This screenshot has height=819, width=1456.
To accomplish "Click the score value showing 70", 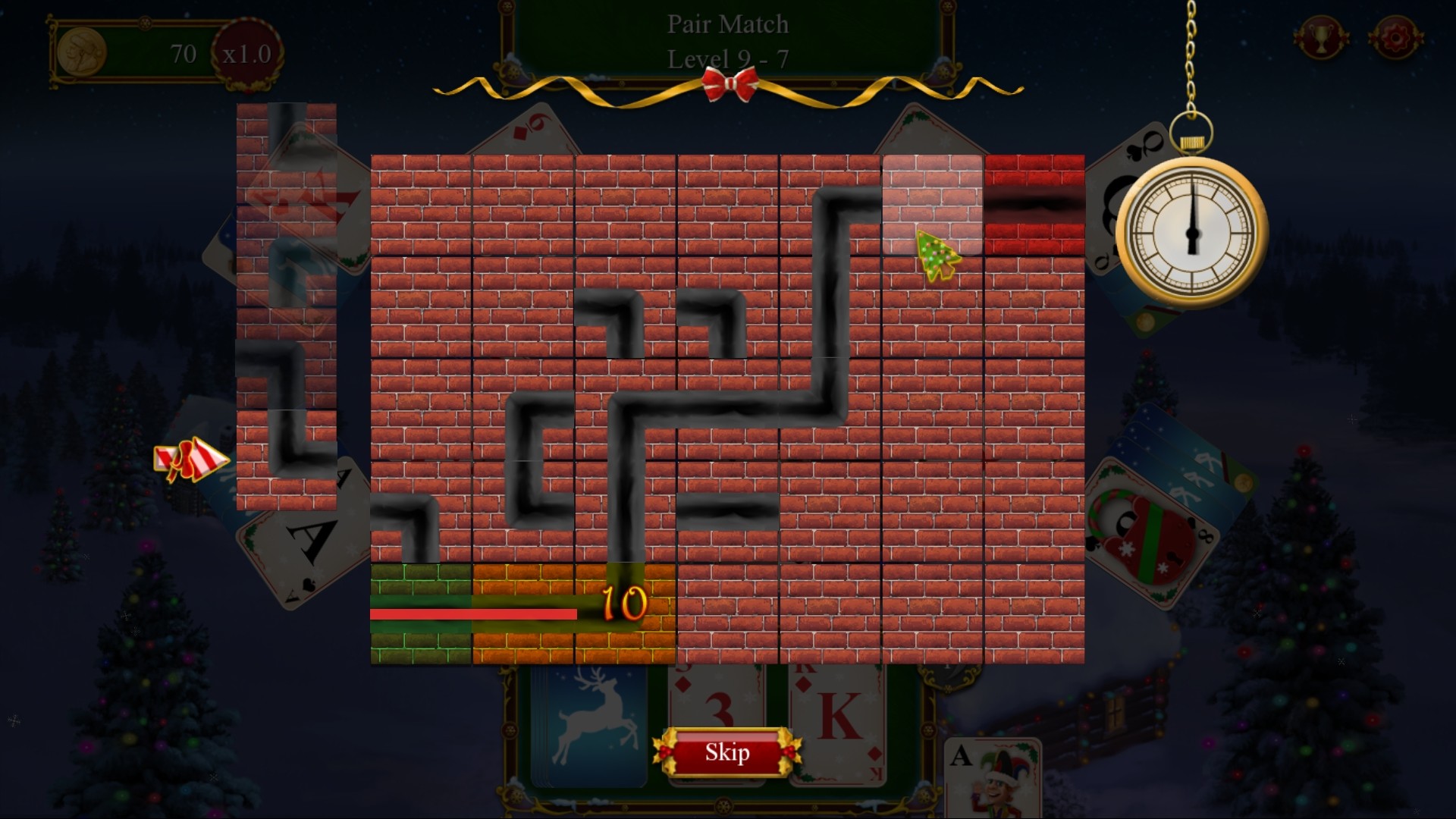I will pos(184,52).
